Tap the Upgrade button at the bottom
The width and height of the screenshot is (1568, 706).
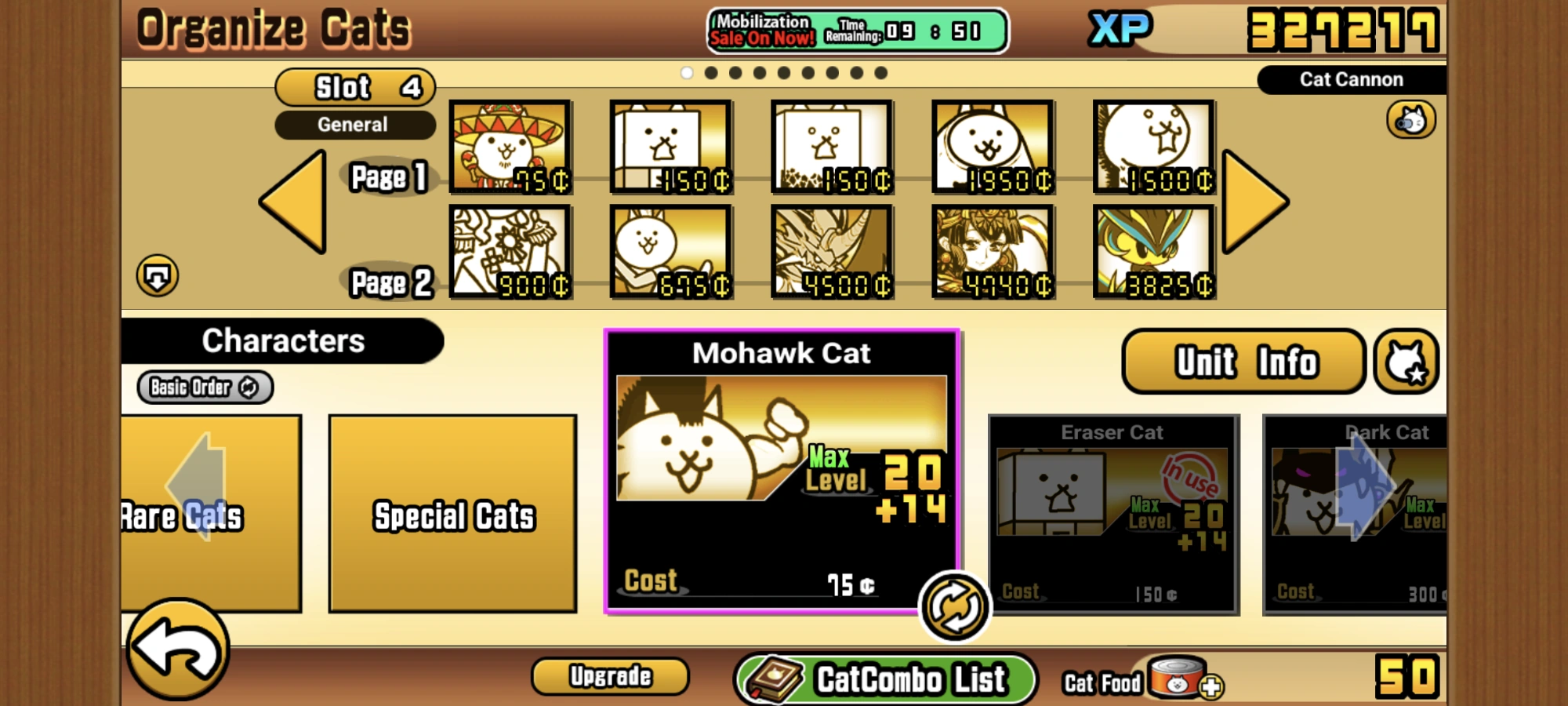[609, 675]
